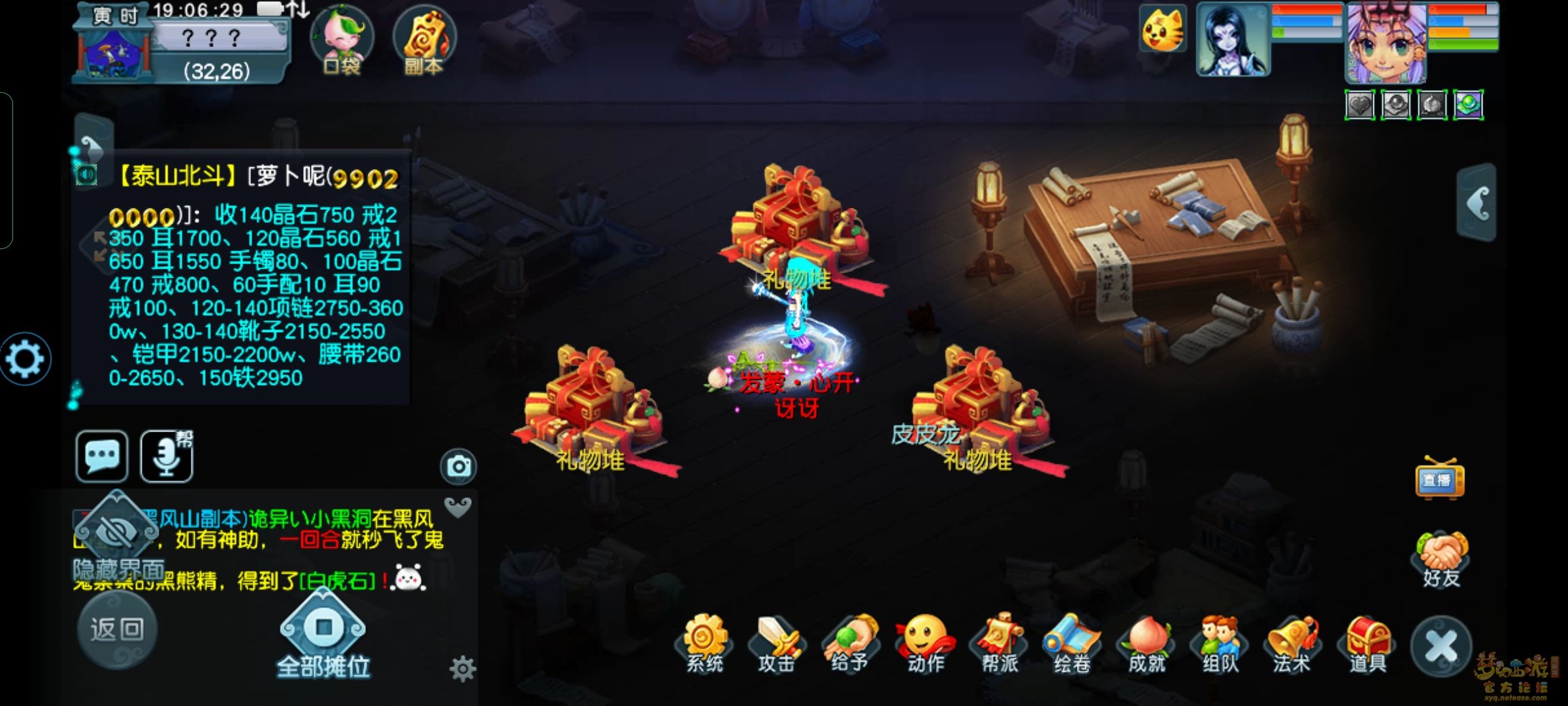Open the 帮派 guild panel
The image size is (1568, 706).
click(x=999, y=643)
